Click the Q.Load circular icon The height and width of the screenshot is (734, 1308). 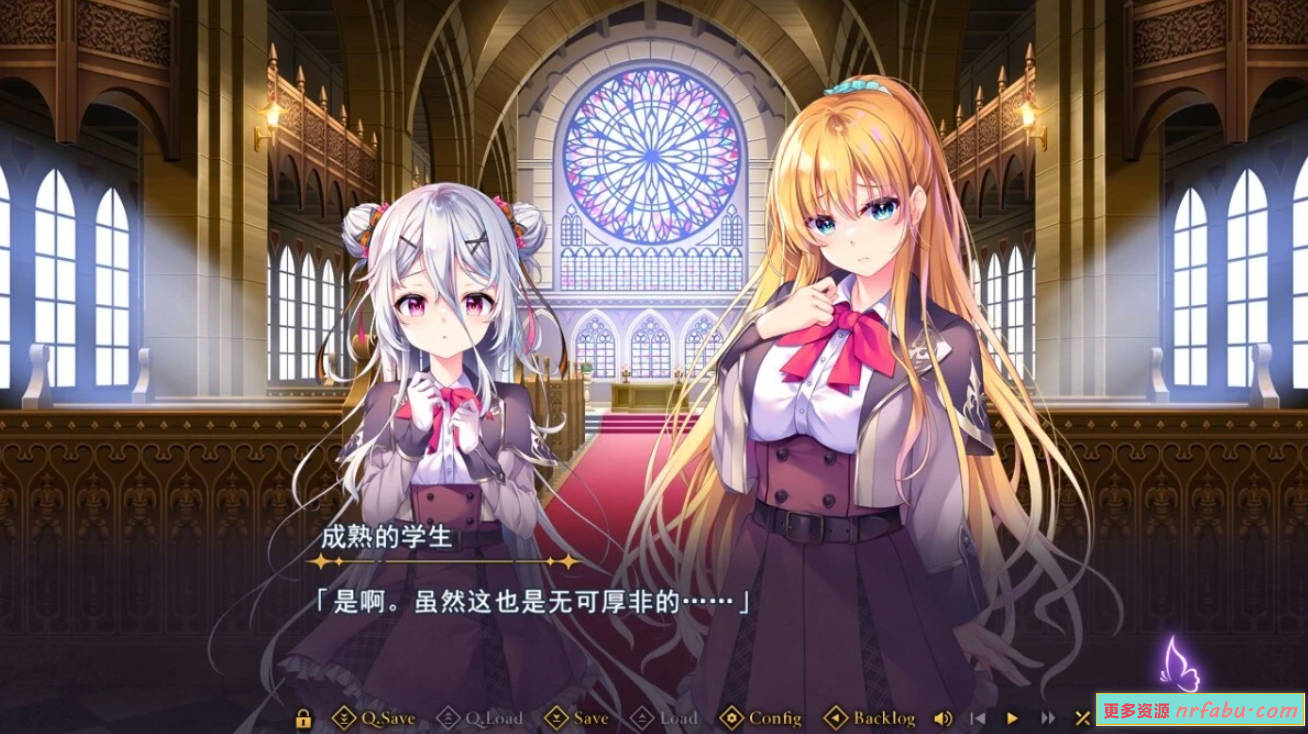447,717
